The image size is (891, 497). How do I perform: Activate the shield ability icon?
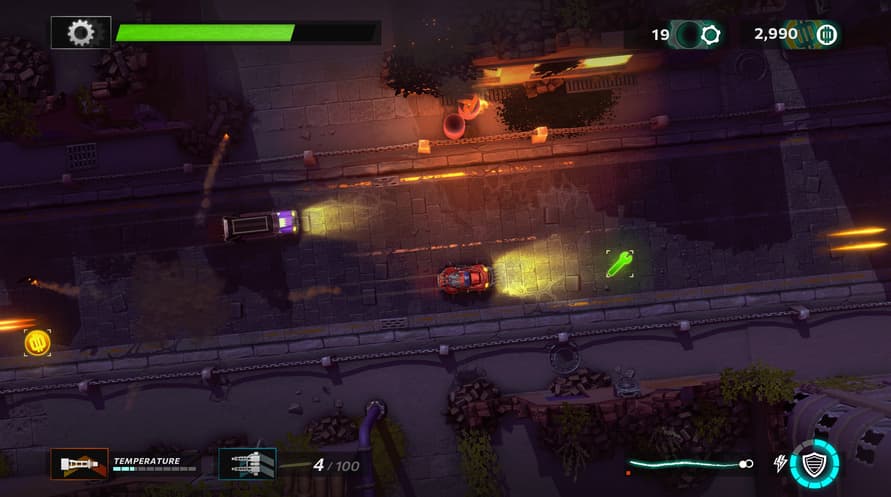point(814,463)
